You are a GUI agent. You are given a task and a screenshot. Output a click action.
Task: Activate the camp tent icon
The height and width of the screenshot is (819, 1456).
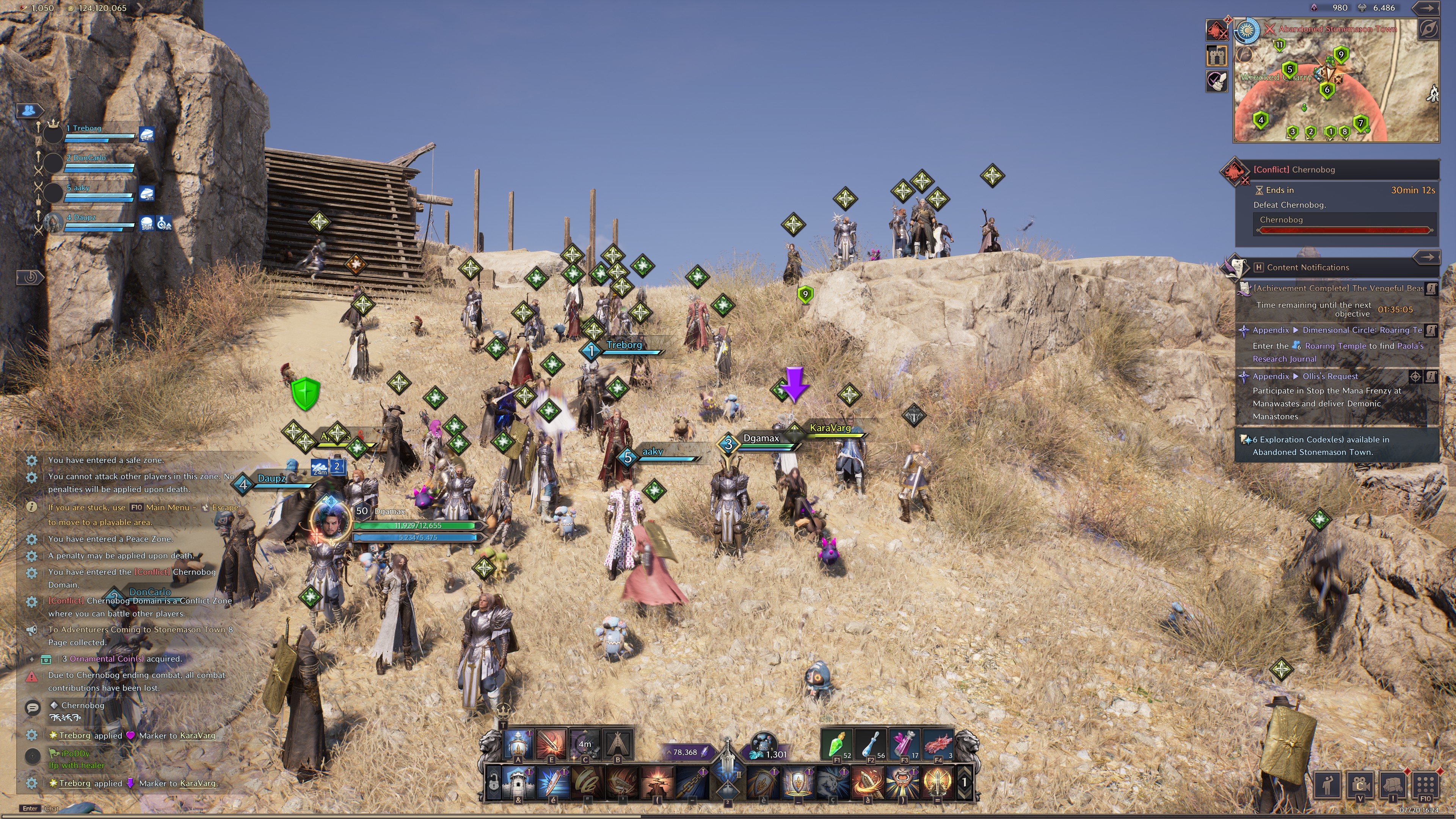point(618,744)
